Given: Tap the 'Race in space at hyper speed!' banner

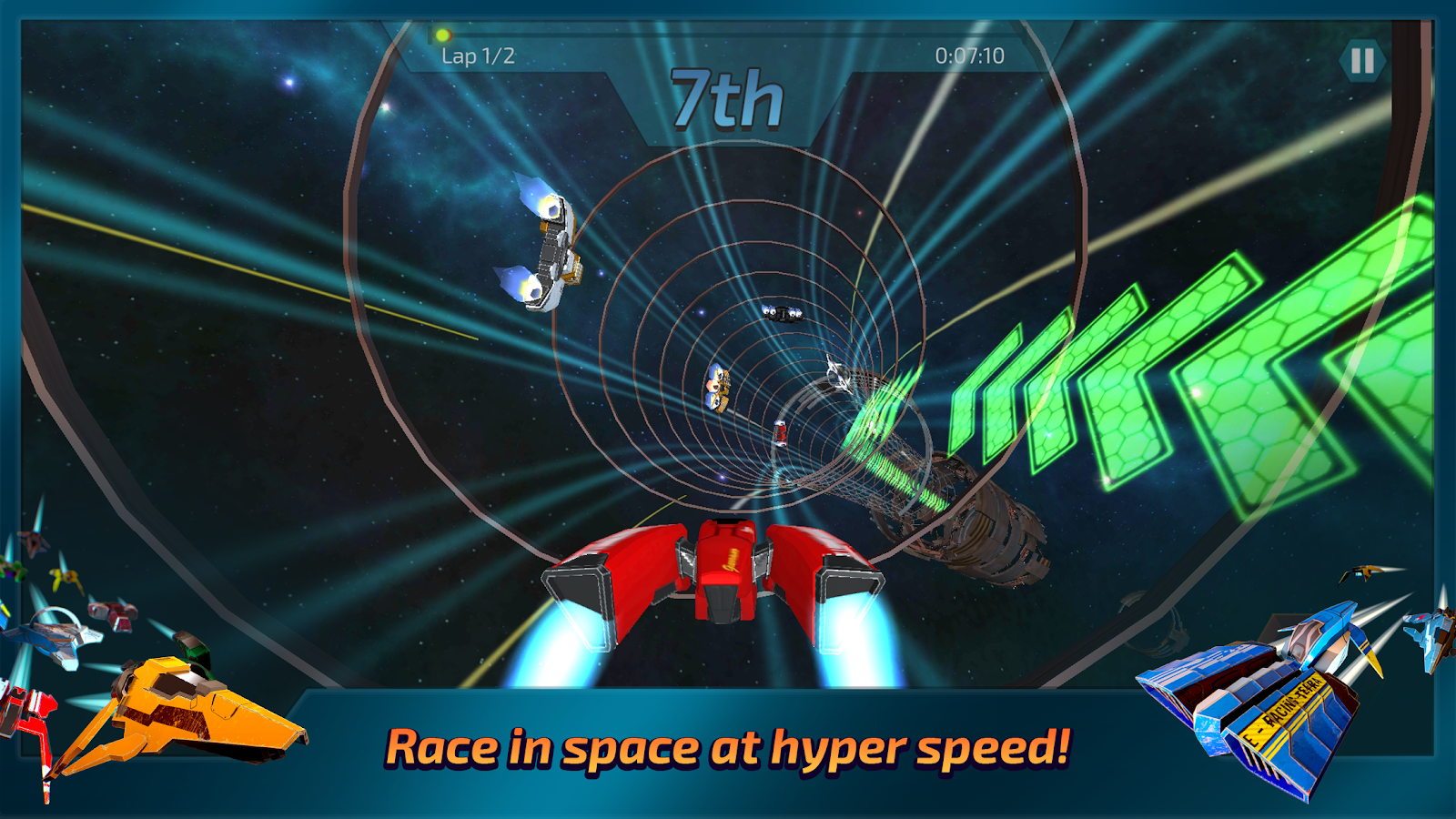Looking at the screenshot, I should pos(728,748).
